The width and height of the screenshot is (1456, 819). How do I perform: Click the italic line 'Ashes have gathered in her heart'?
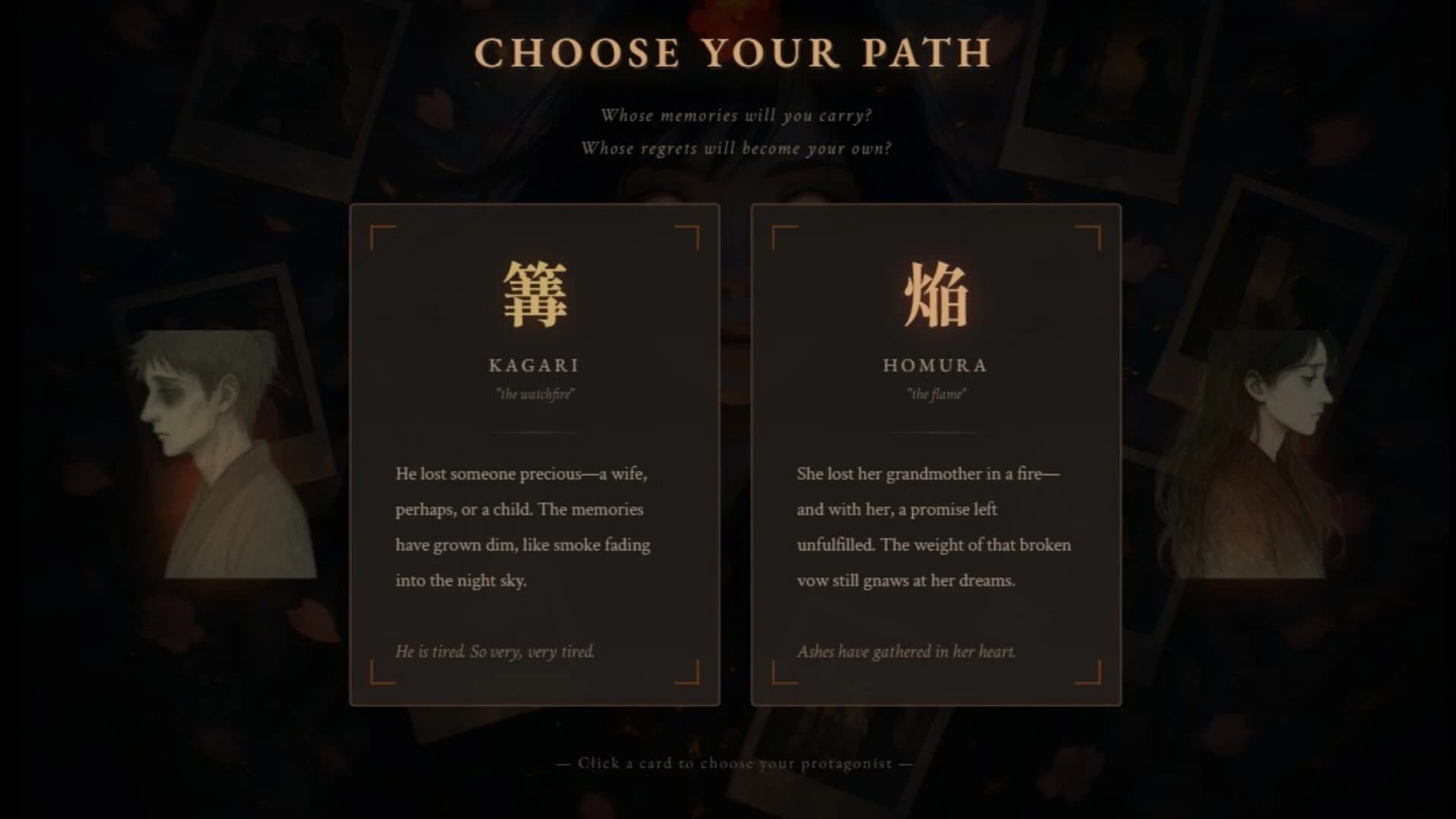(x=908, y=651)
